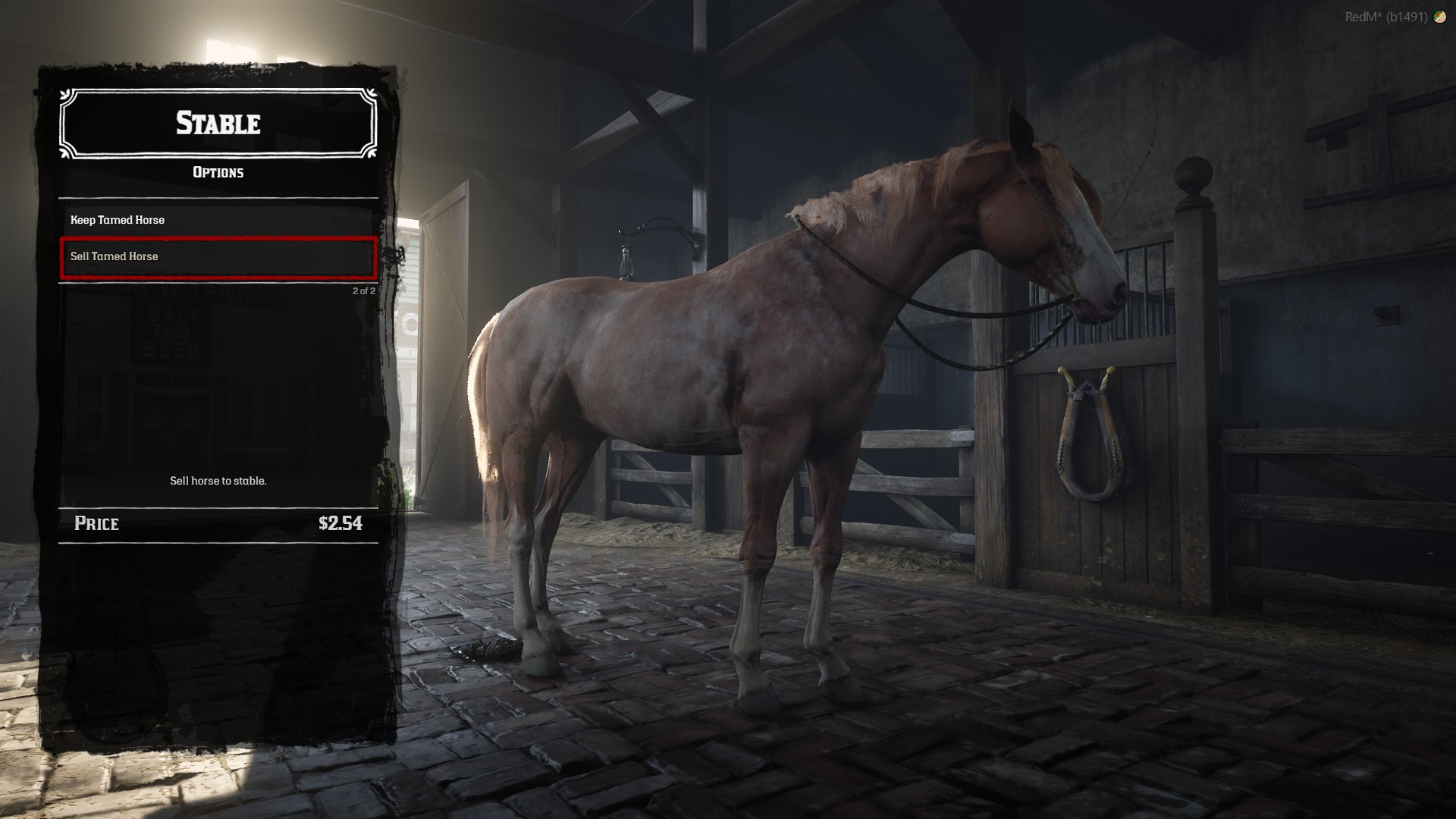This screenshot has width=1456, height=819.
Task: Choose Sell Tamed Horse
Action: 218,257
